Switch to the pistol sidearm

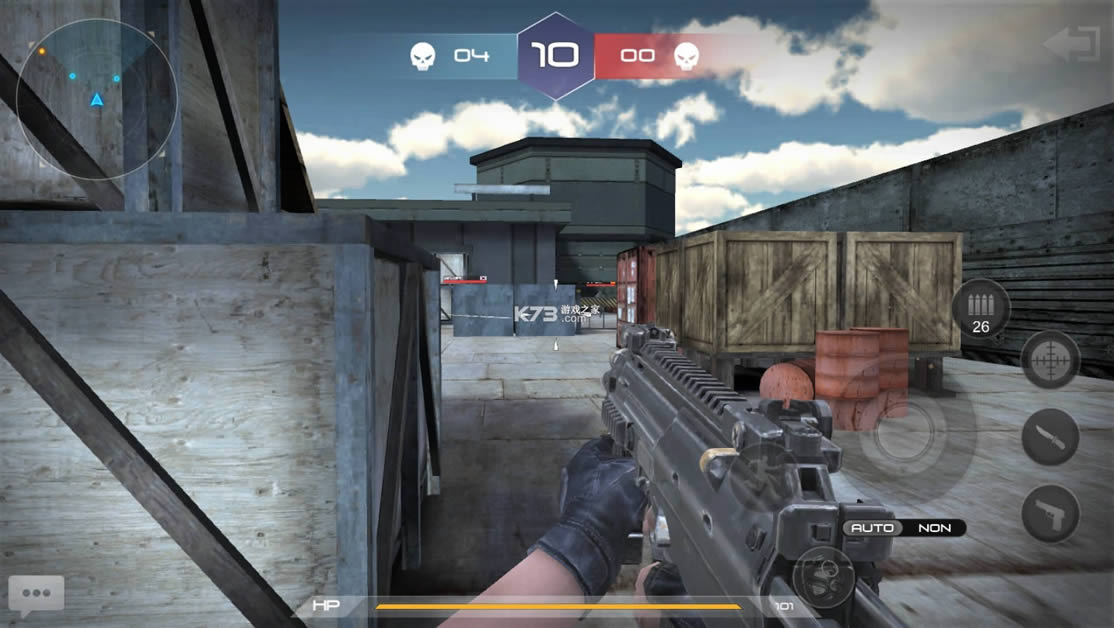tap(1050, 514)
